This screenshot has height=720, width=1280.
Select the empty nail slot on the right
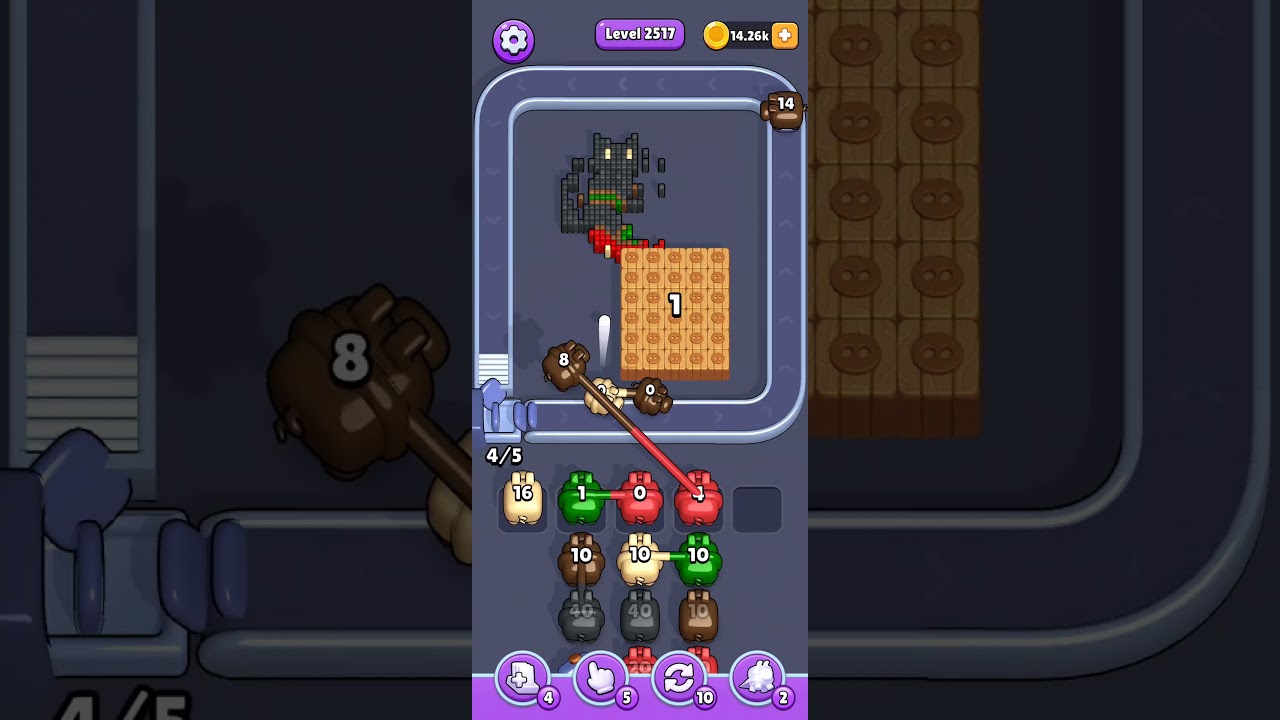760,507
